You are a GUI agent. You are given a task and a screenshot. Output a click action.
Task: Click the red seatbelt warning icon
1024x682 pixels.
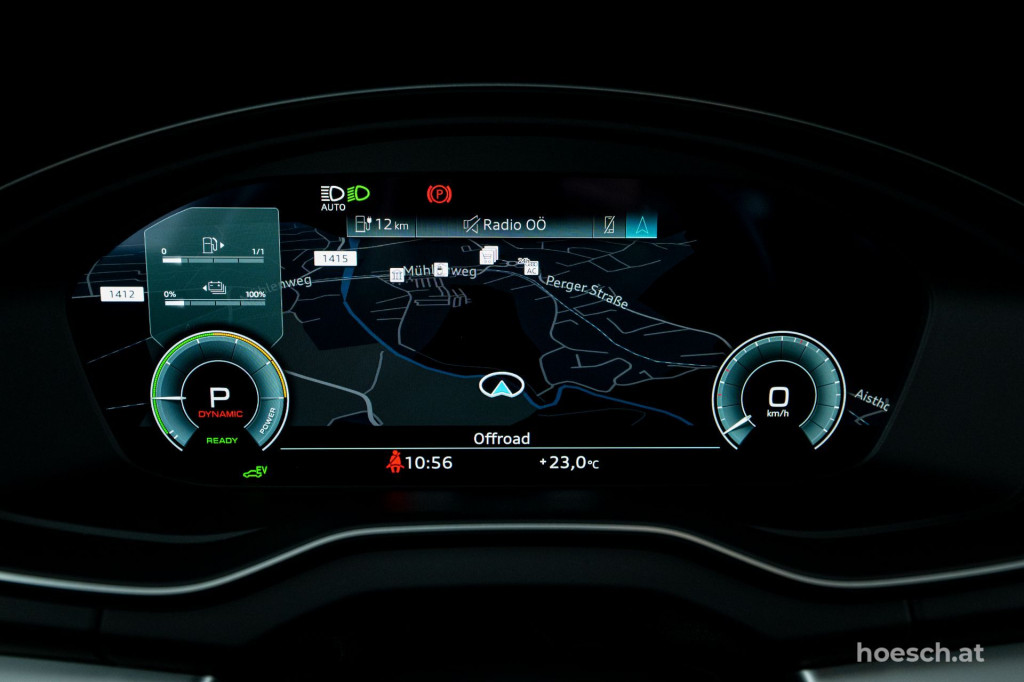[x=395, y=462]
